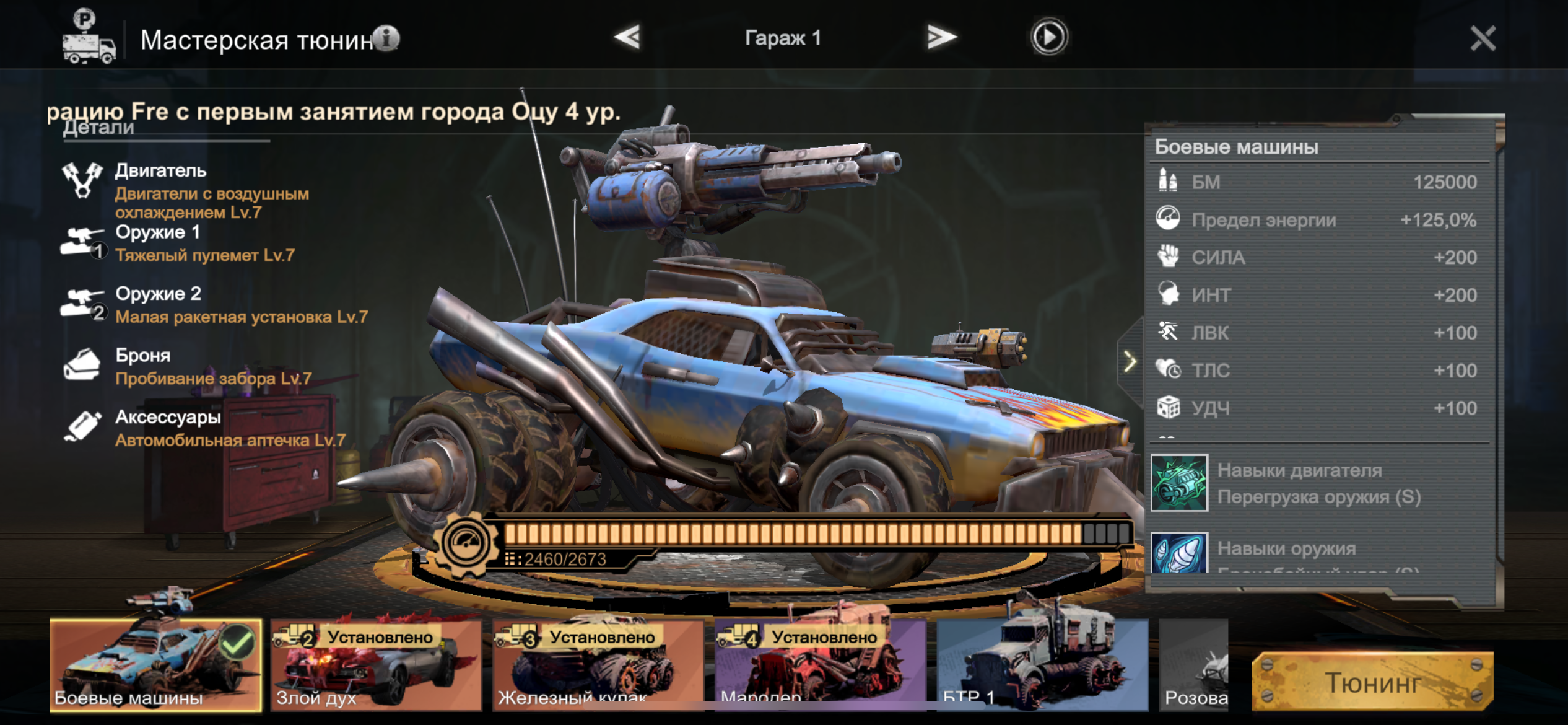Screen dimensions: 1568x725
Task: Select the Боевые машины vehicle thumbnail
Action: pyautogui.click(x=155, y=665)
